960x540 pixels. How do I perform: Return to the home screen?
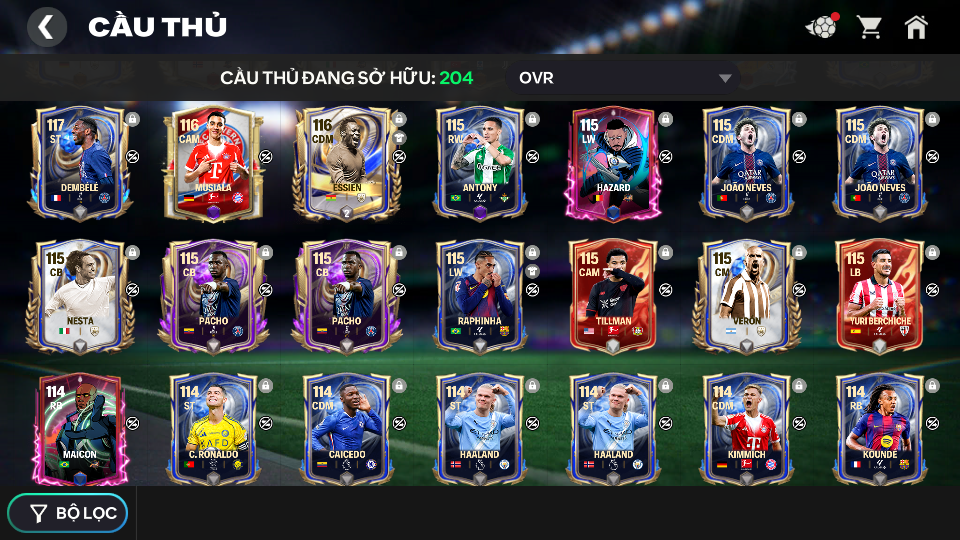pyautogui.click(x=916, y=27)
